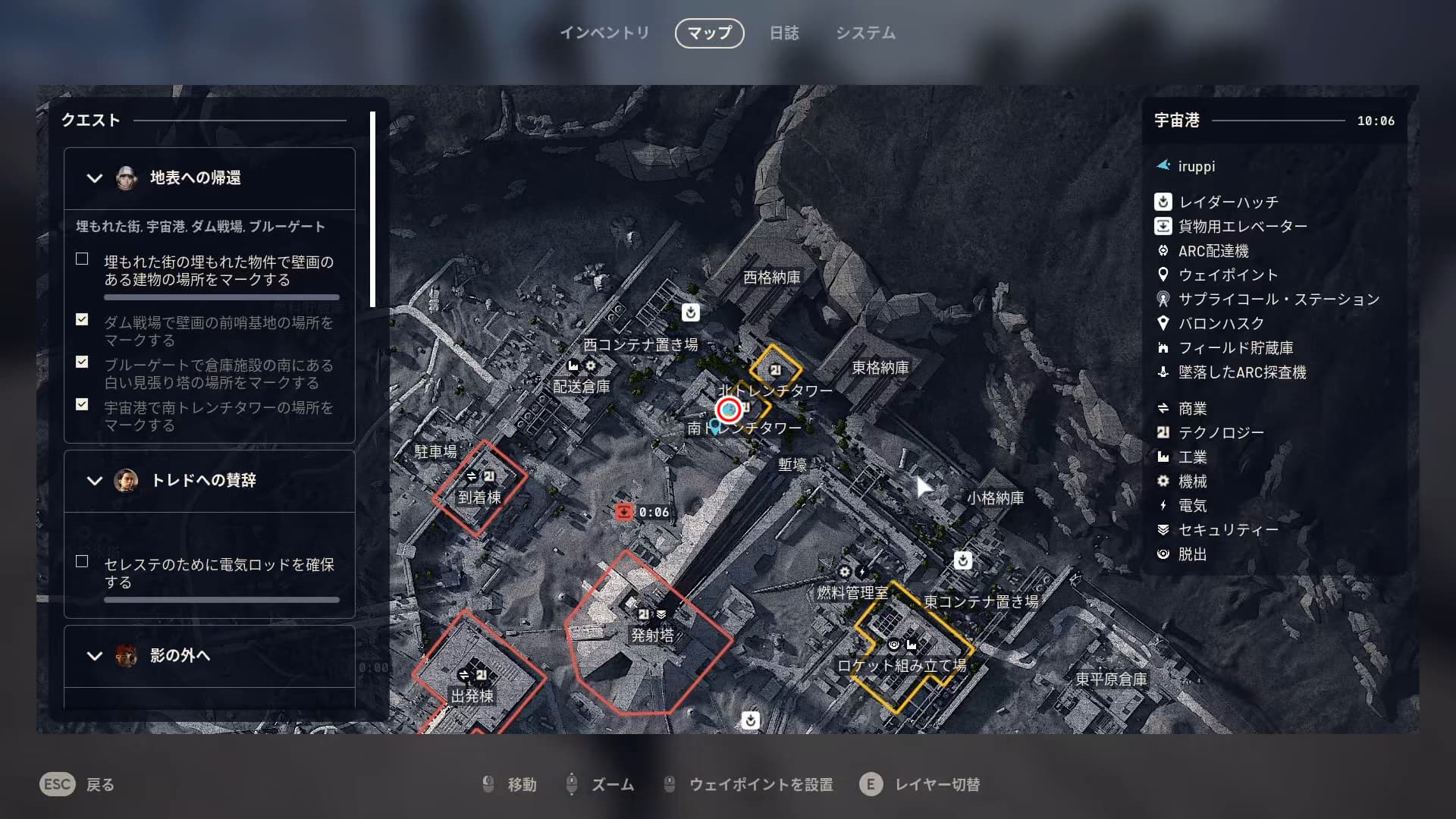Choose レイダーハッチ in the map legend
The image size is (1456, 819).
1228,202
